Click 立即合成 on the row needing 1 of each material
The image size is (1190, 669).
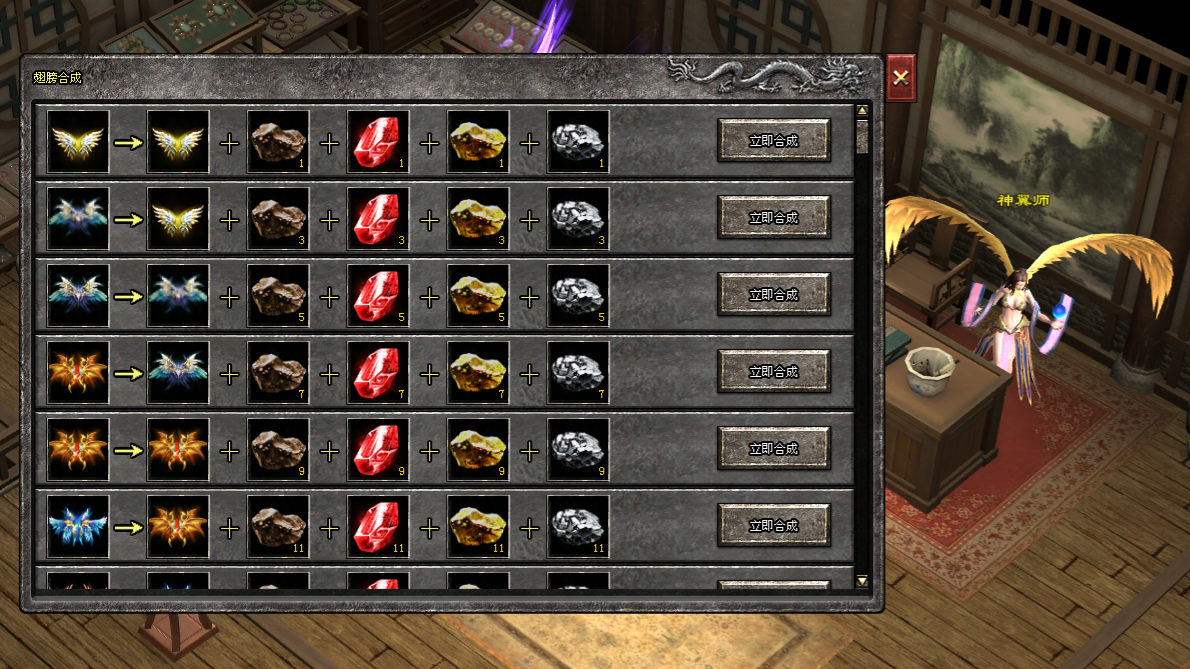773,141
